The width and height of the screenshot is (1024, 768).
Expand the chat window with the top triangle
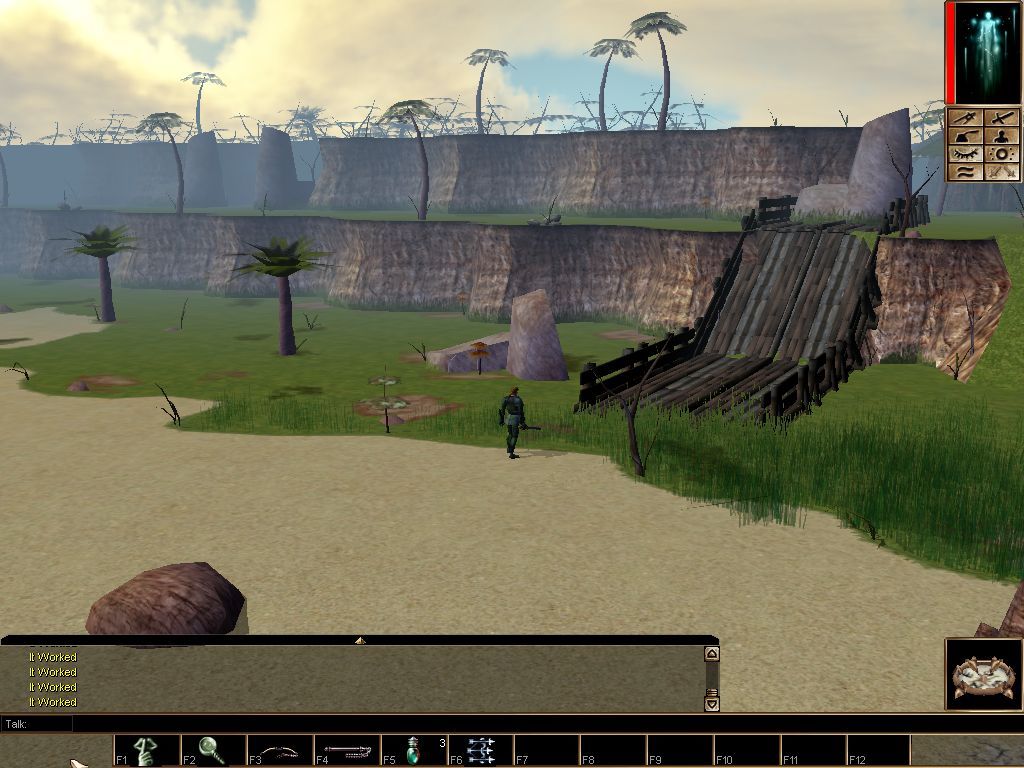(x=359, y=640)
